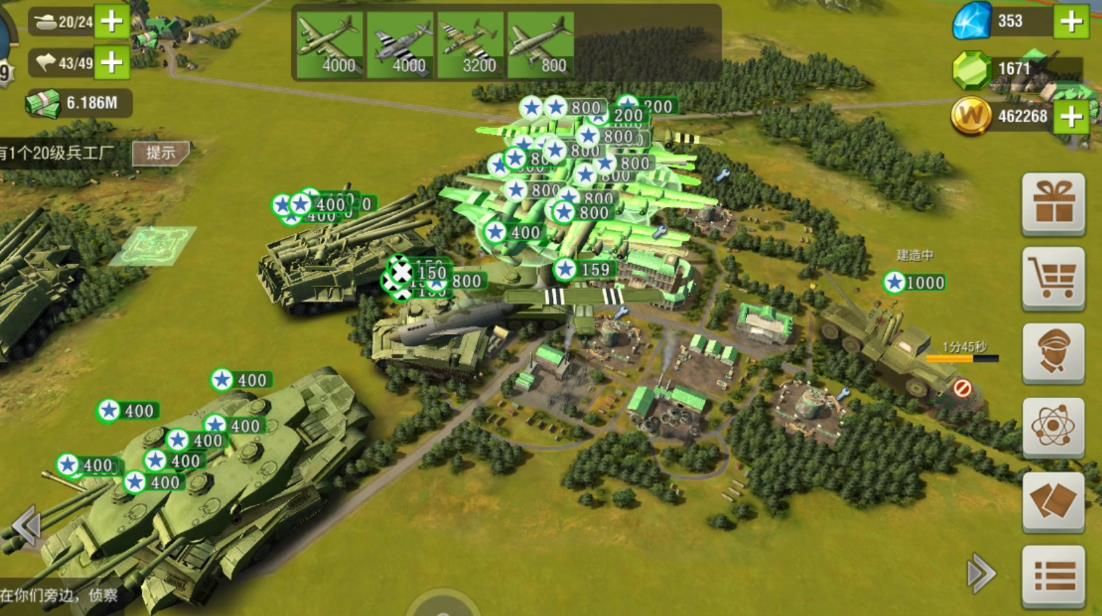Screen dimensions: 1102x616
Task: Click the right-pointing arrow near bottom right
Action: [980, 574]
